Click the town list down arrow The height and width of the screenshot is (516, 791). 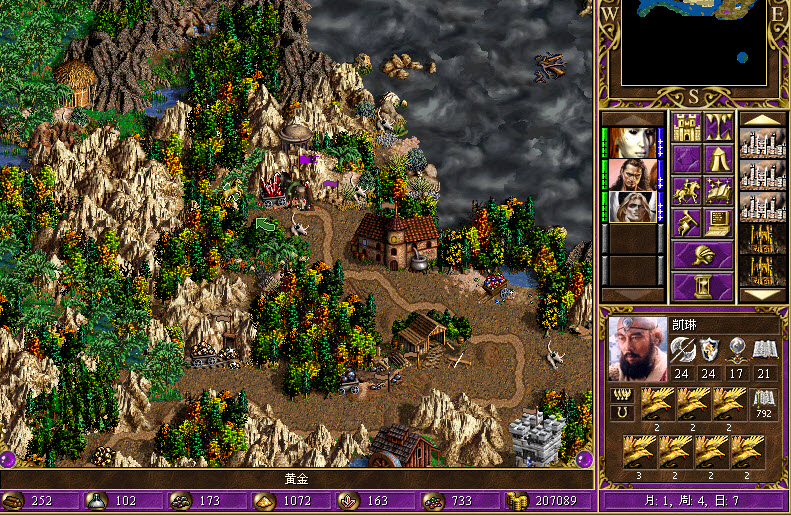pyautogui.click(x=762, y=295)
